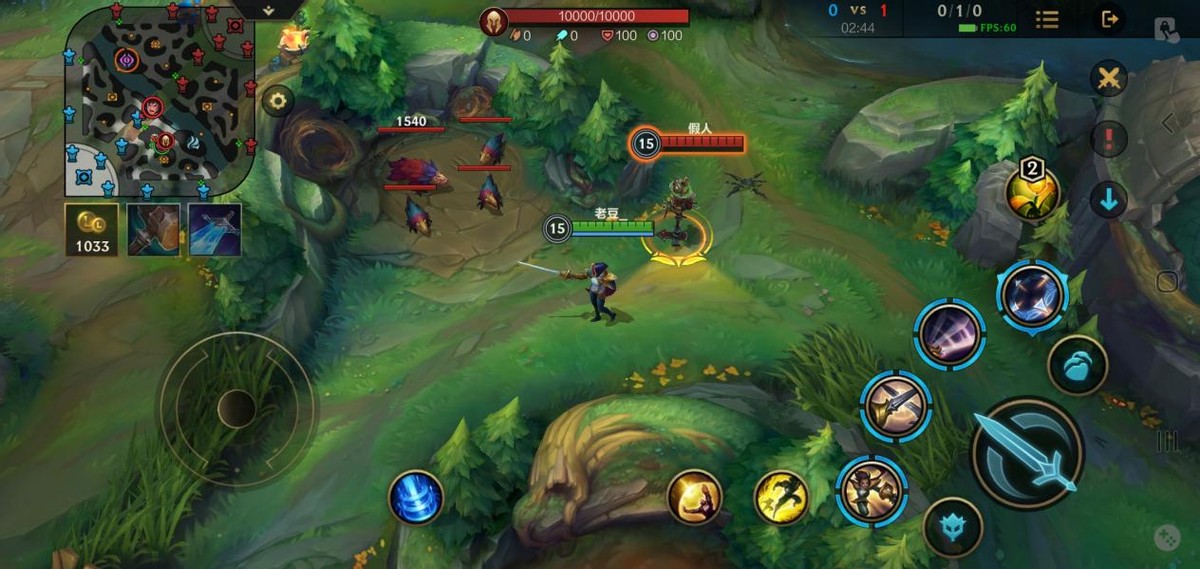Activate the blue Recall ability
The height and width of the screenshot is (569, 1200).
(x=416, y=497)
